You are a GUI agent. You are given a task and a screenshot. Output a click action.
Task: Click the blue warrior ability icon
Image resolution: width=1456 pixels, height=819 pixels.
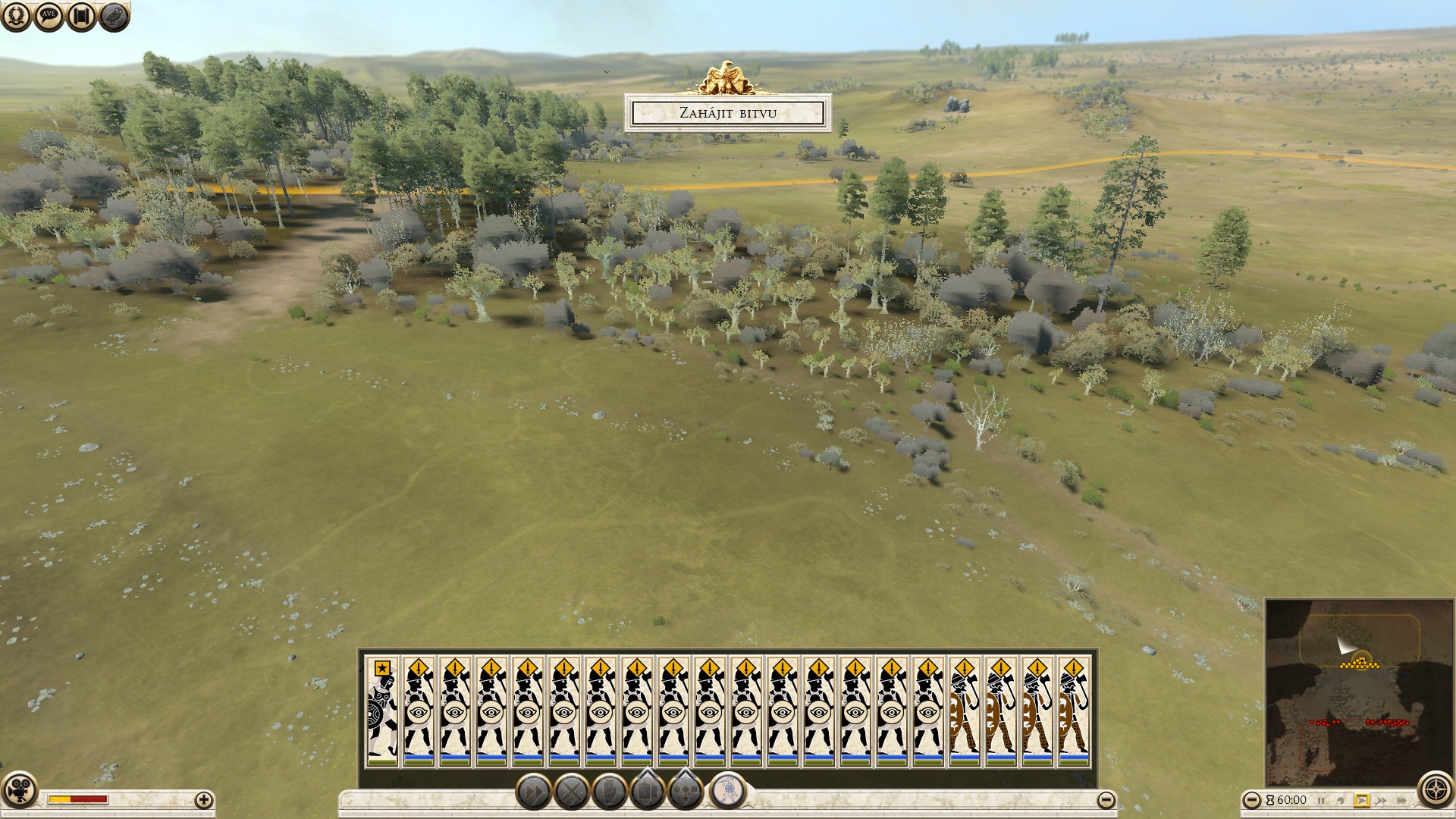click(x=727, y=790)
